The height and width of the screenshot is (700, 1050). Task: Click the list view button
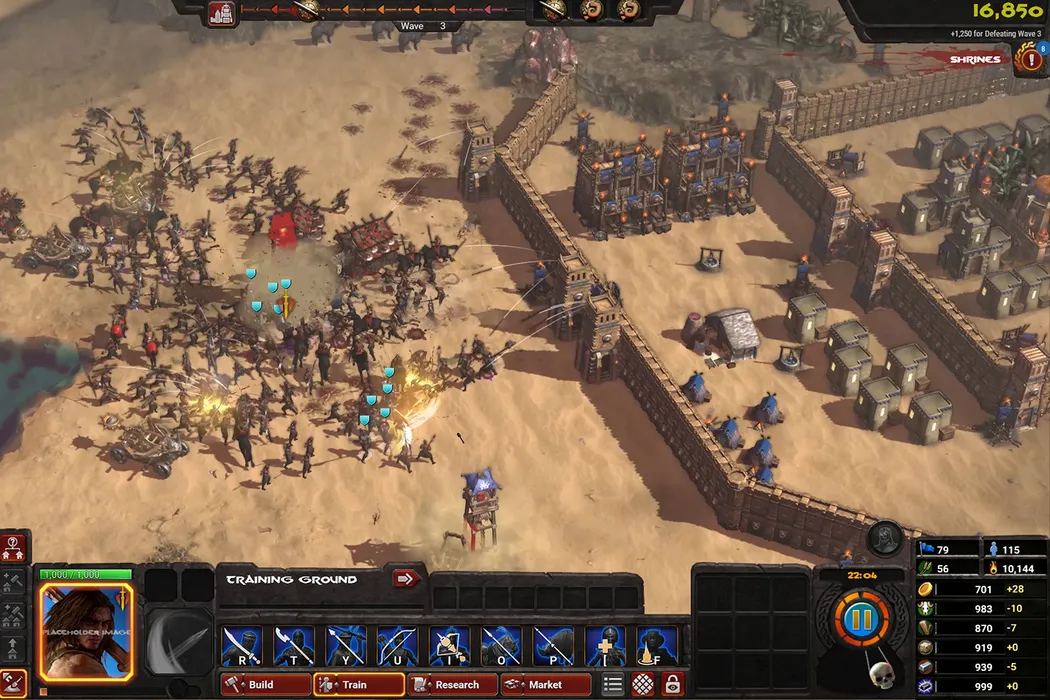[x=614, y=685]
